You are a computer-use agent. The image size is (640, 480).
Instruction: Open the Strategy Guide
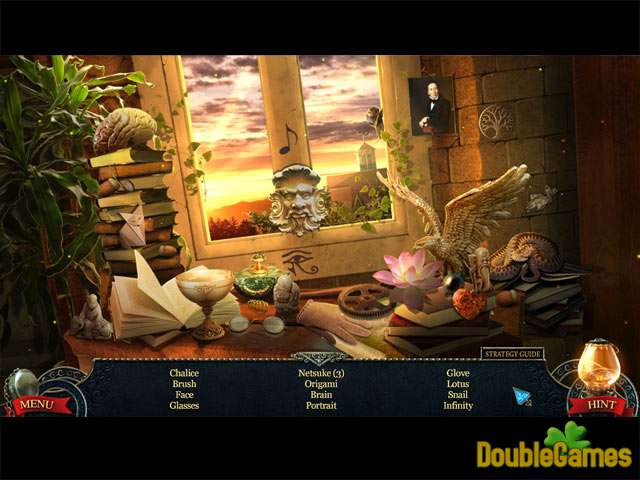coord(510,353)
